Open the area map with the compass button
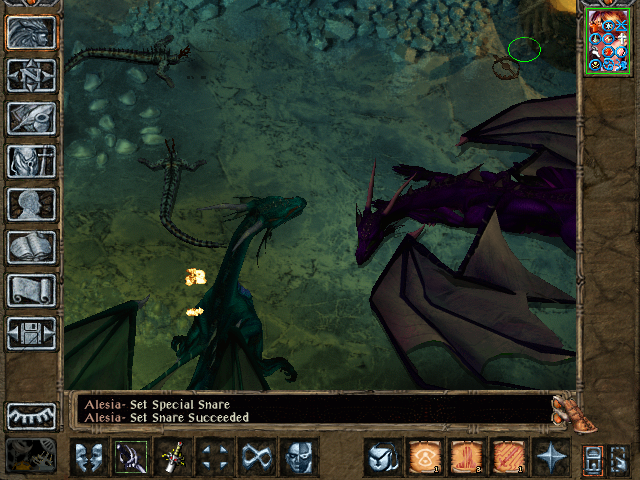Image resolution: width=640 pixels, height=480 pixels. pyautogui.click(x=31, y=76)
